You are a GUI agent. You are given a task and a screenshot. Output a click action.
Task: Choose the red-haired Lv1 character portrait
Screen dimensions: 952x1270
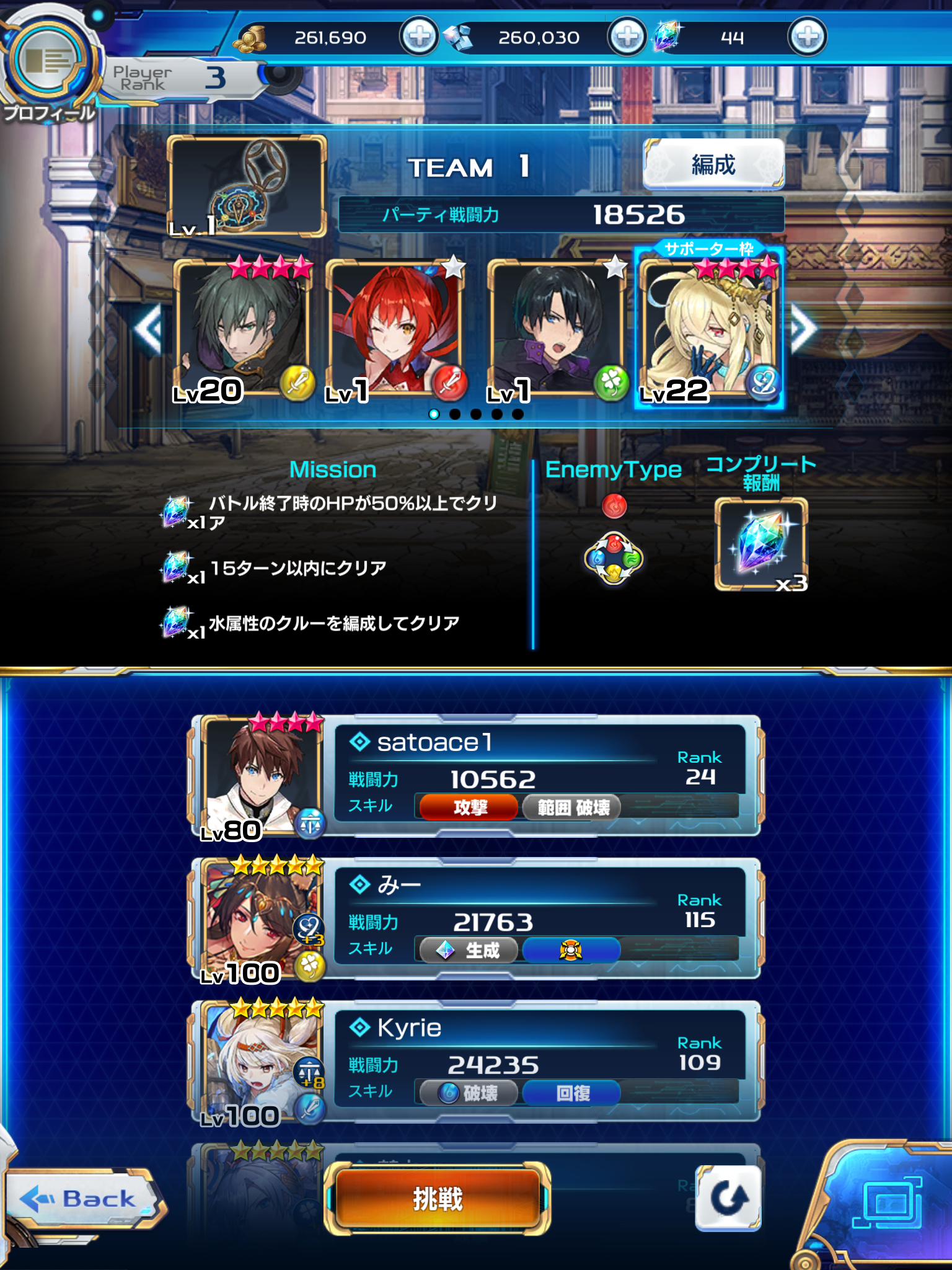pos(395,329)
